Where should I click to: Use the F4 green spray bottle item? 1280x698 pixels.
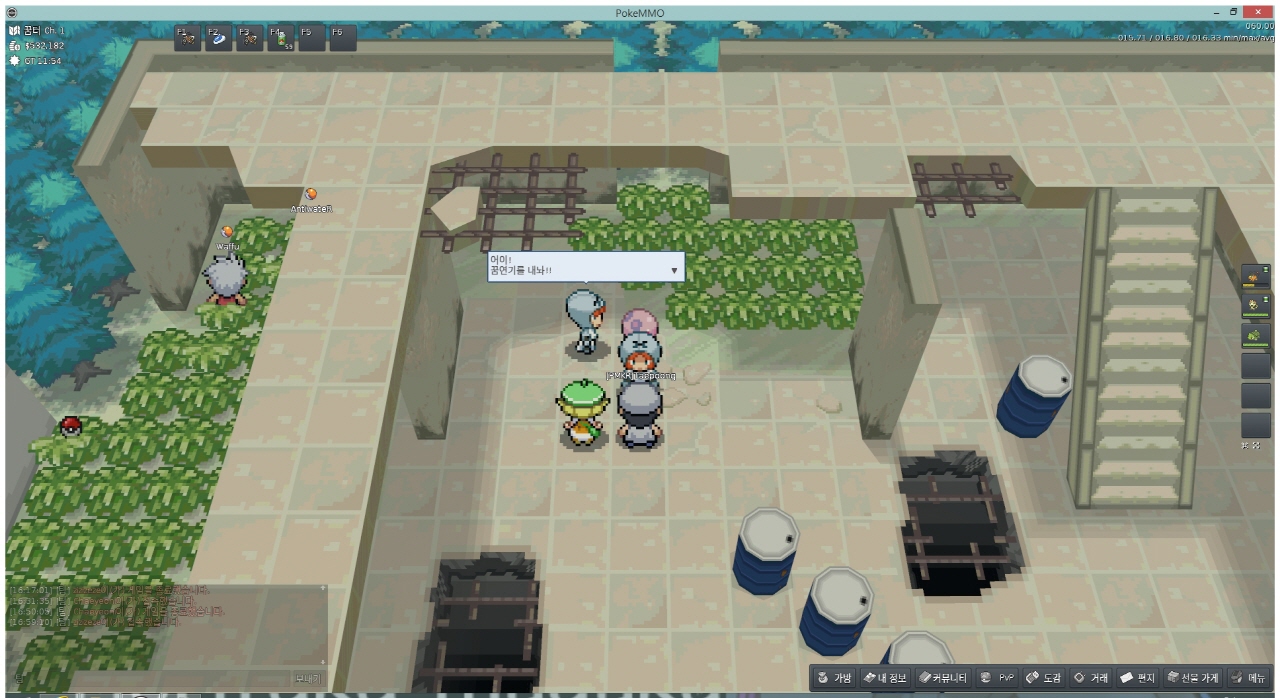pyautogui.click(x=282, y=38)
